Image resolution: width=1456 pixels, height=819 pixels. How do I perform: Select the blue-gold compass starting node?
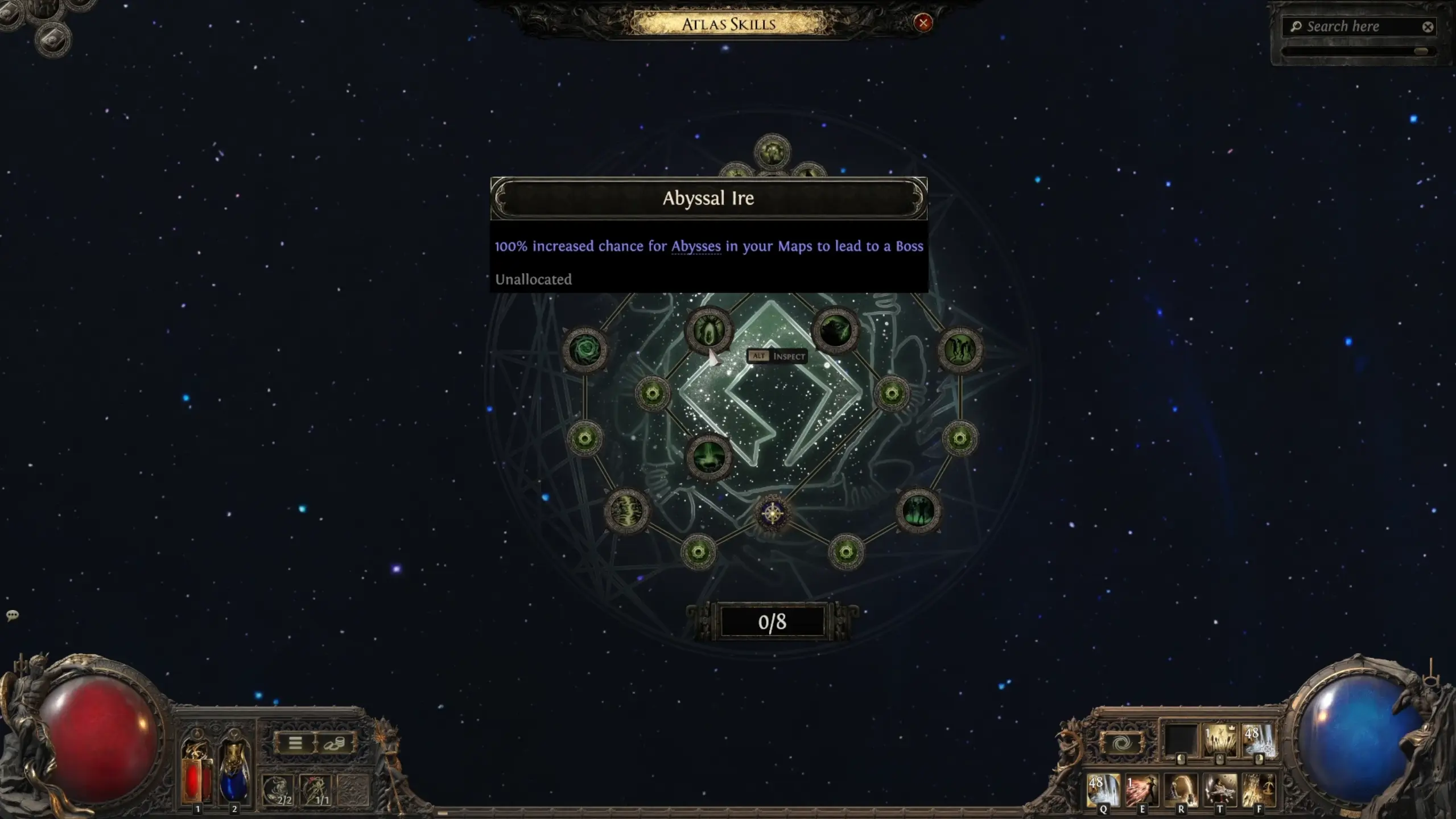click(x=772, y=514)
